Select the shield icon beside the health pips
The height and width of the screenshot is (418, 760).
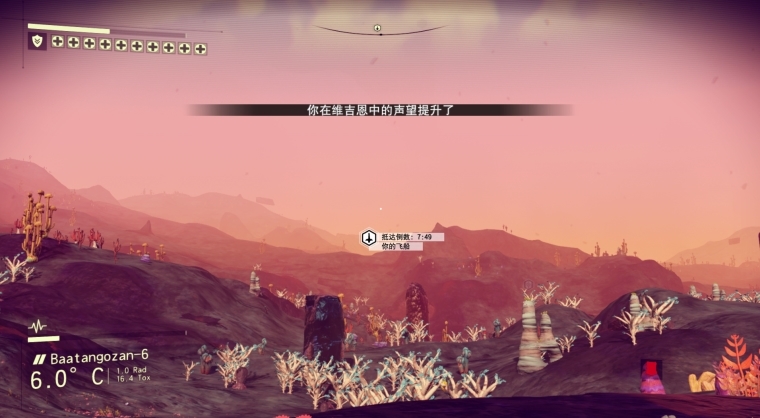38,41
